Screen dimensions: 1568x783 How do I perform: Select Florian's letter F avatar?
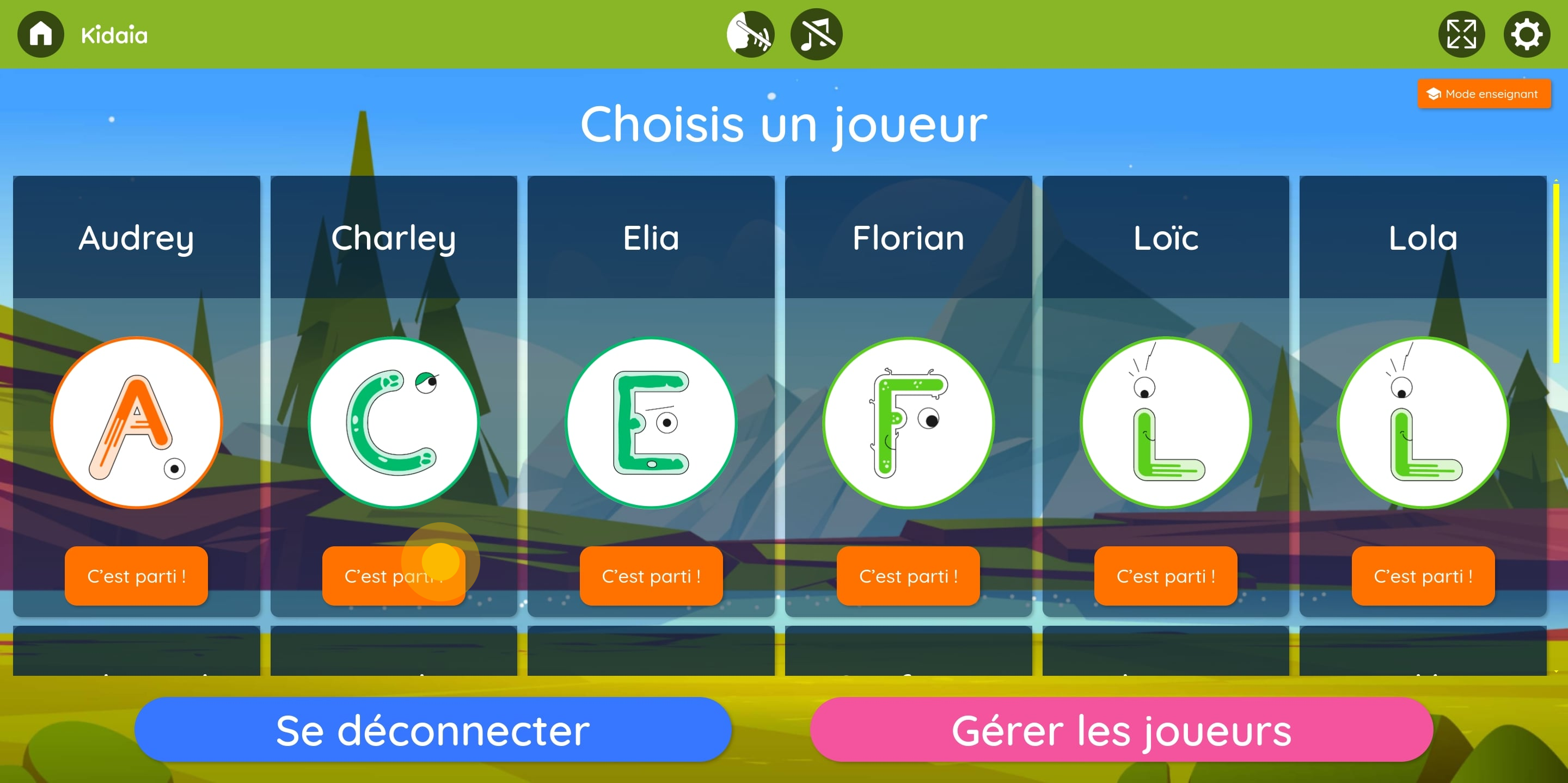[x=908, y=423]
